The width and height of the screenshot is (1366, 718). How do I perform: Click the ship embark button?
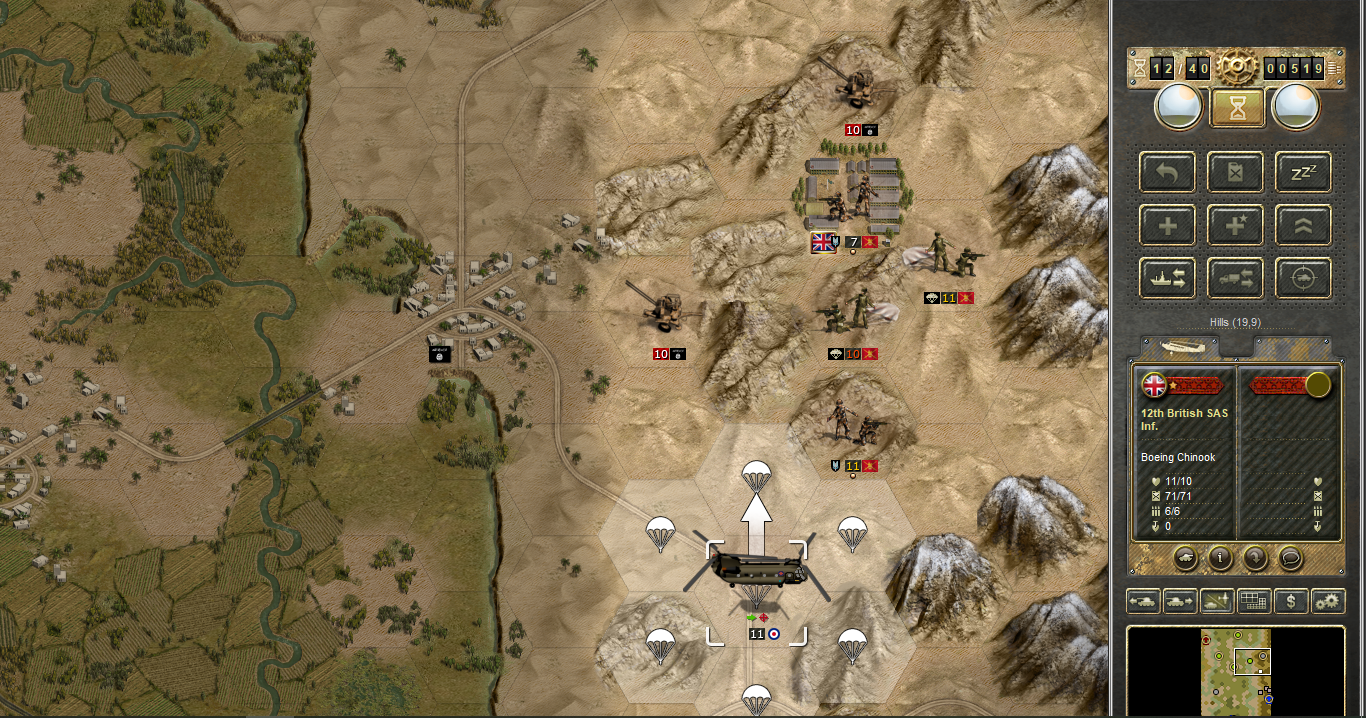[x=1167, y=279]
